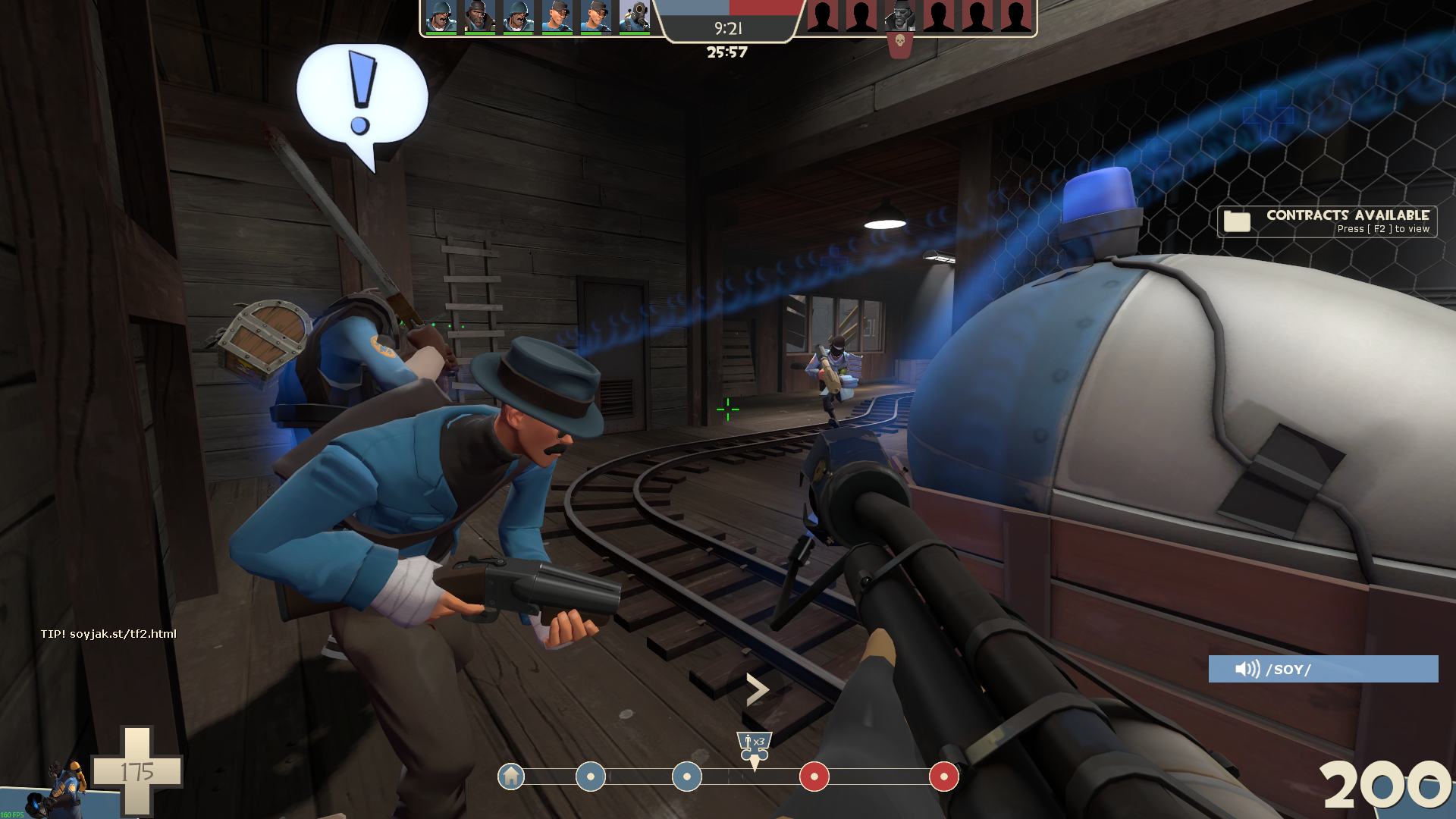Select the house start point on payload track
Image resolution: width=1456 pixels, height=819 pixels.
click(x=511, y=777)
